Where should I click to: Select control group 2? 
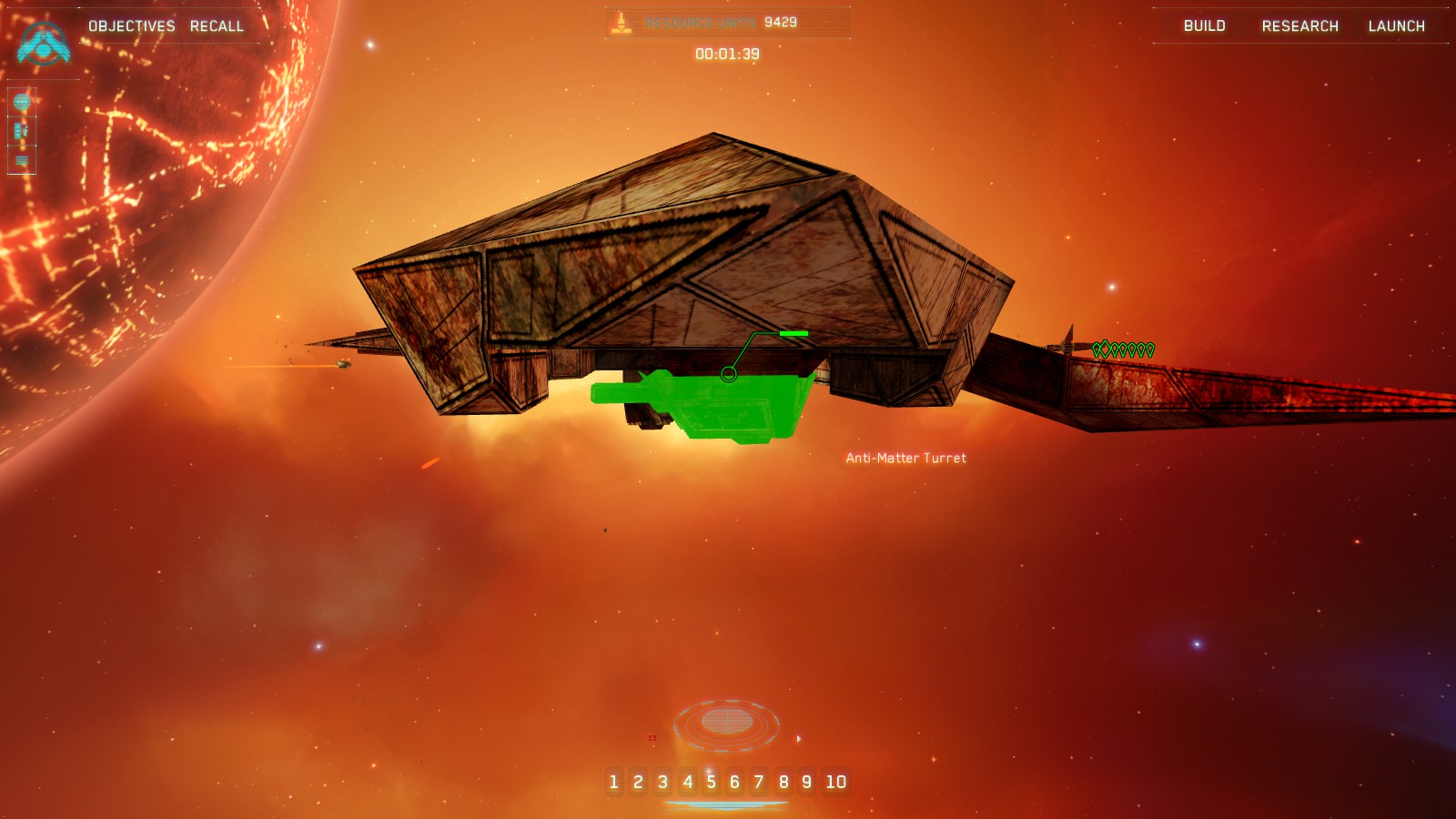point(638,782)
